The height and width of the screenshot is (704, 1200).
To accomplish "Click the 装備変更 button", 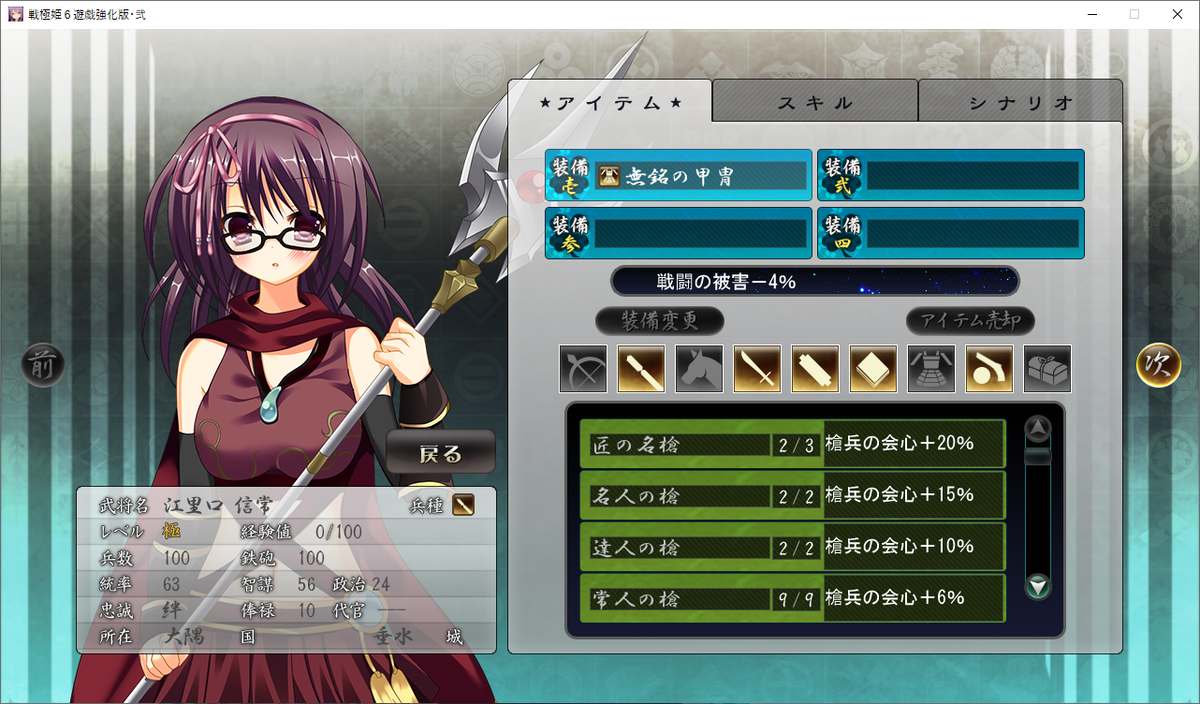I will [659, 321].
